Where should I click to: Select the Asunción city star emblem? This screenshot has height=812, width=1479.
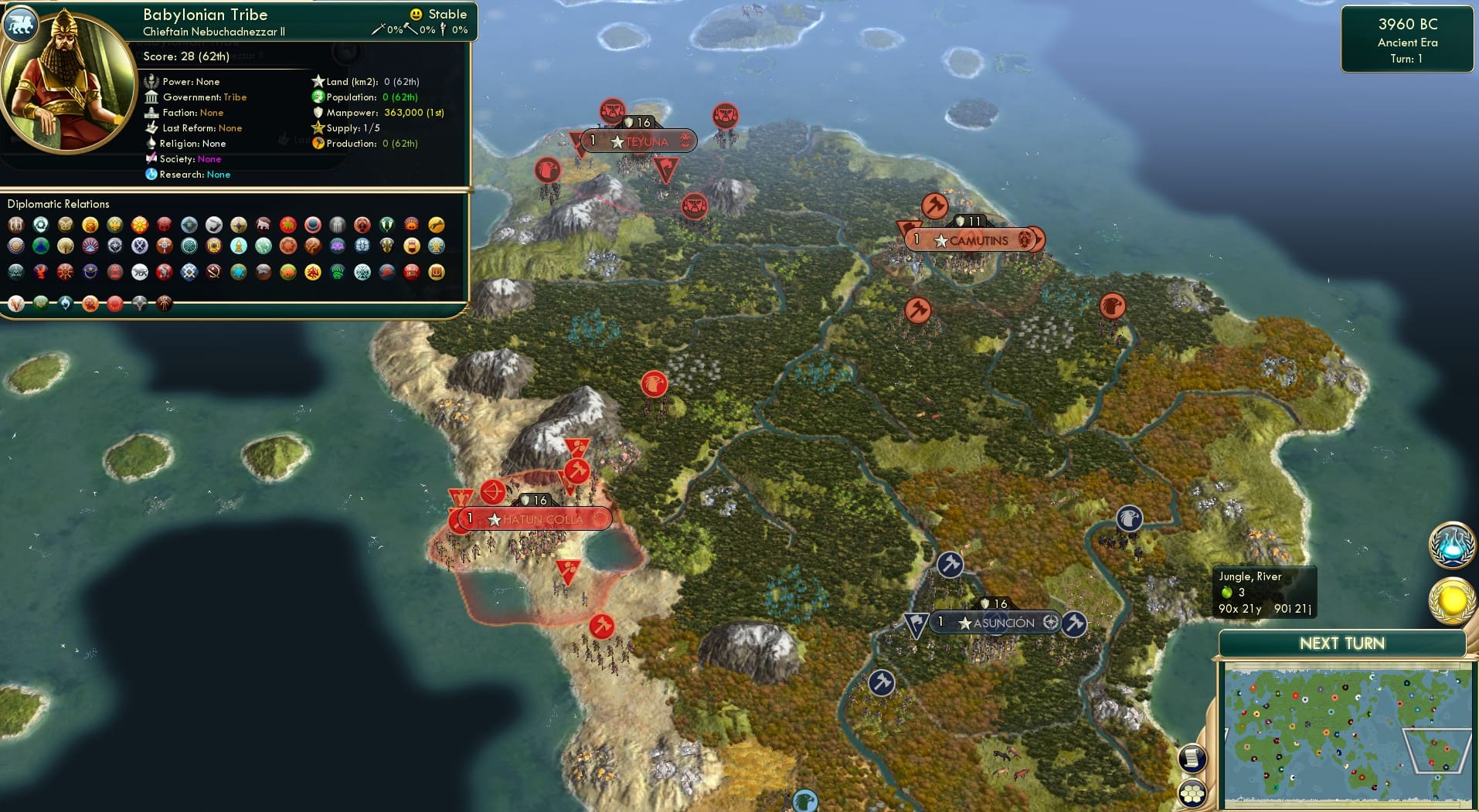(964, 622)
